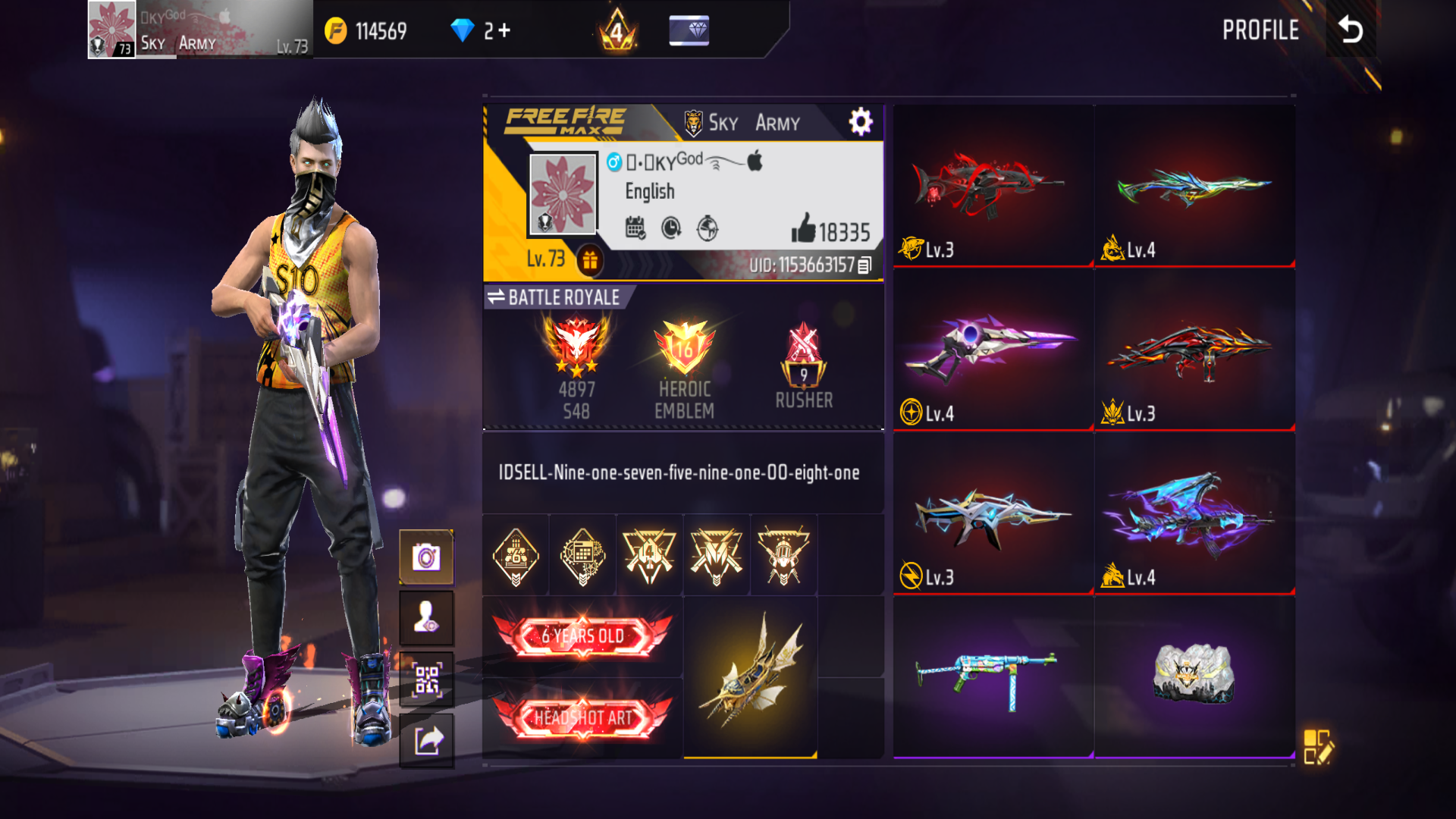
Task: Open the character view button
Action: pos(426,618)
